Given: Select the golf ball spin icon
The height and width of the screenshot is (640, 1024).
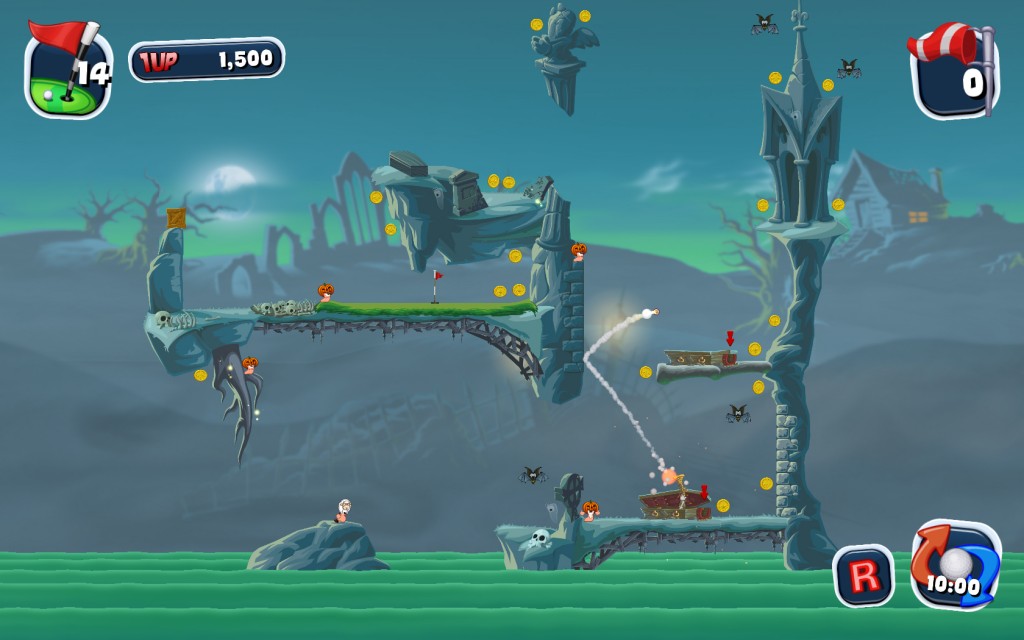Looking at the screenshot, I should click(x=954, y=564).
